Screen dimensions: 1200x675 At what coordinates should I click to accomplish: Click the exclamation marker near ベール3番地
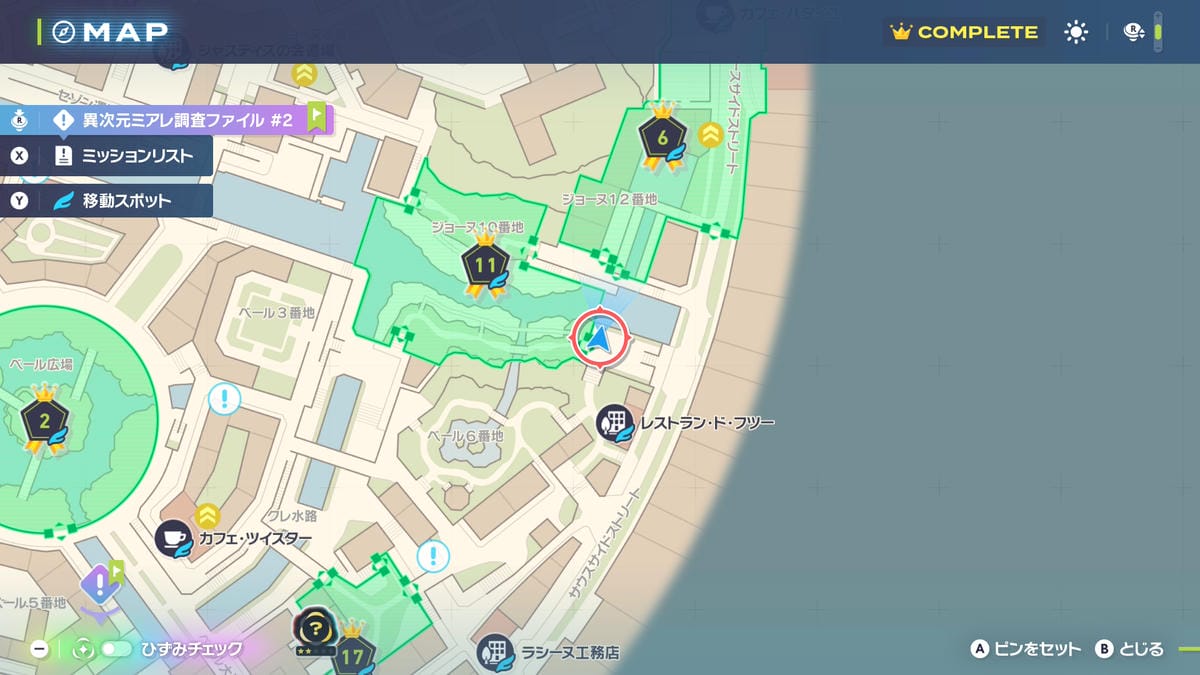(x=225, y=400)
